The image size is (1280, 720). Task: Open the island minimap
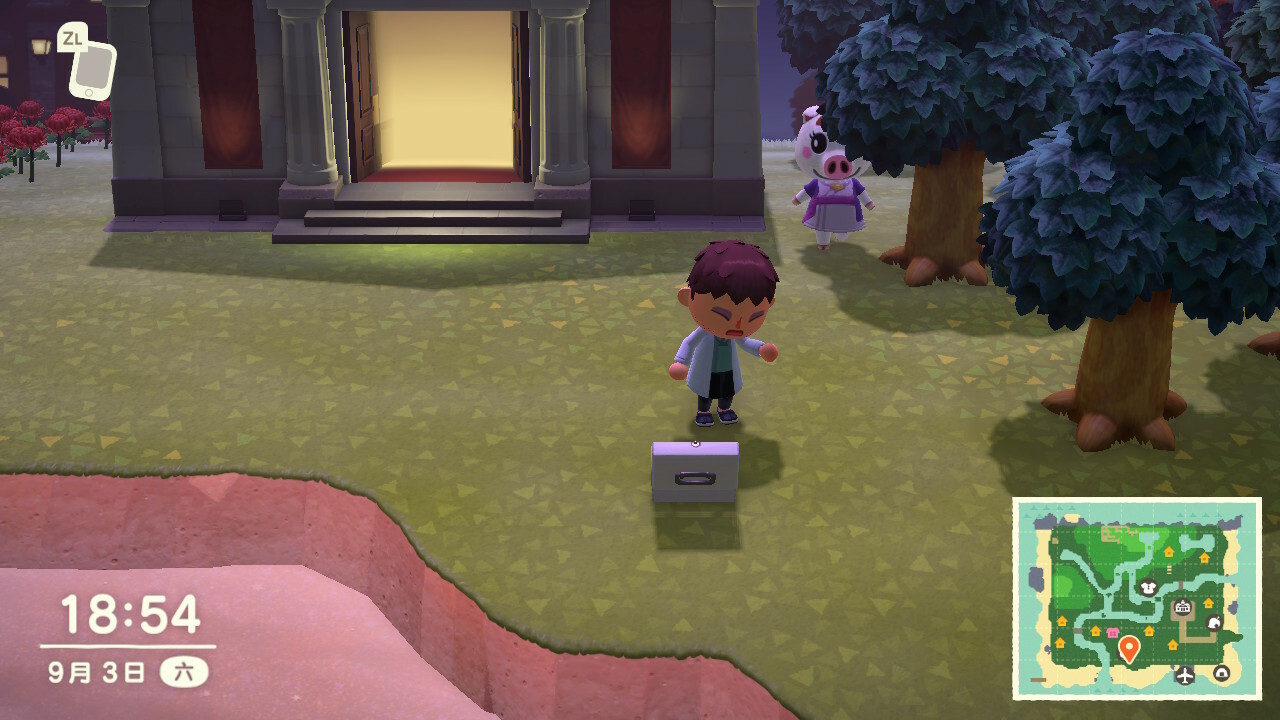pos(1136,598)
